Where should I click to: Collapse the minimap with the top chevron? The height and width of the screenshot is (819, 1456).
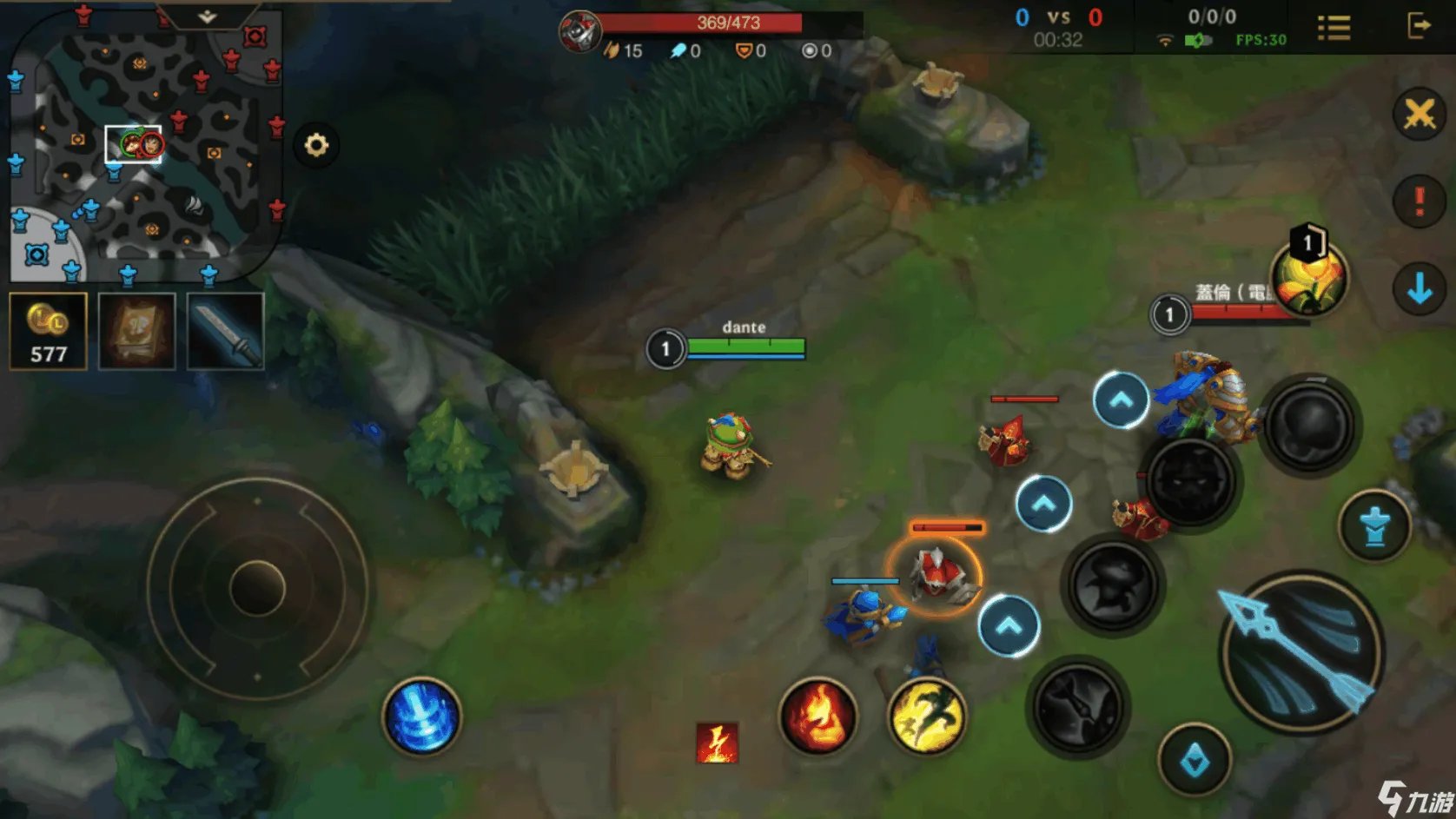(207, 17)
